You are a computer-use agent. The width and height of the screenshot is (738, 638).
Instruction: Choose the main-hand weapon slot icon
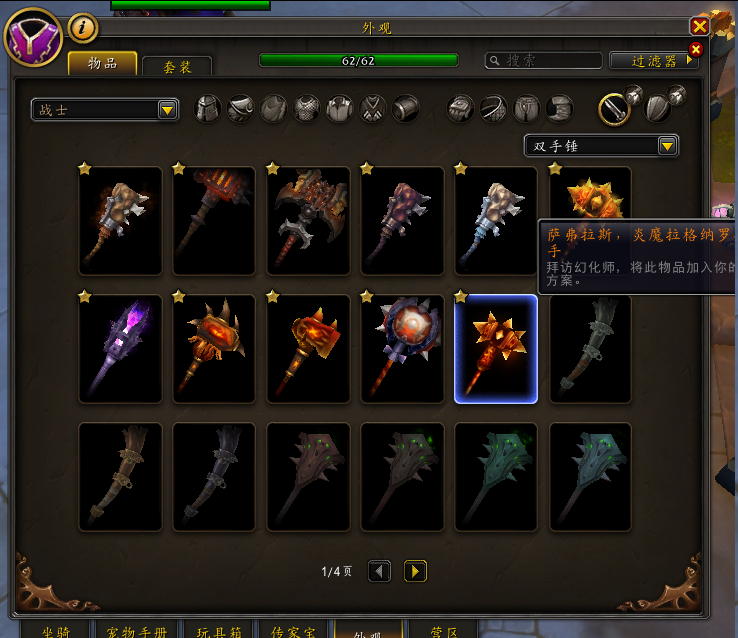(614, 109)
